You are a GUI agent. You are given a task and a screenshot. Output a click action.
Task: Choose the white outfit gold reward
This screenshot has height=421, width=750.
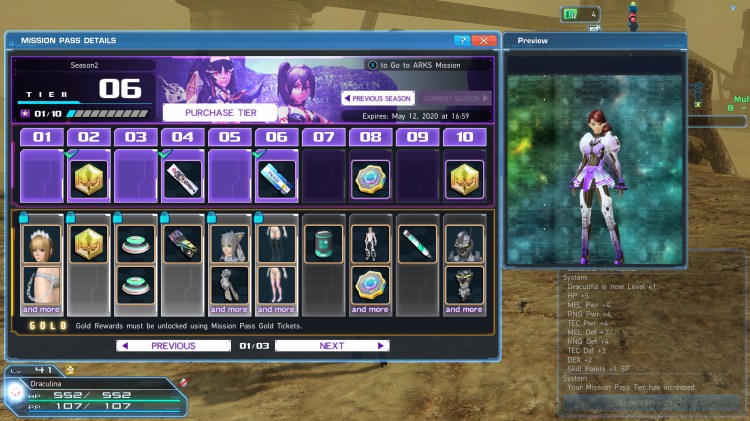(x=370, y=244)
